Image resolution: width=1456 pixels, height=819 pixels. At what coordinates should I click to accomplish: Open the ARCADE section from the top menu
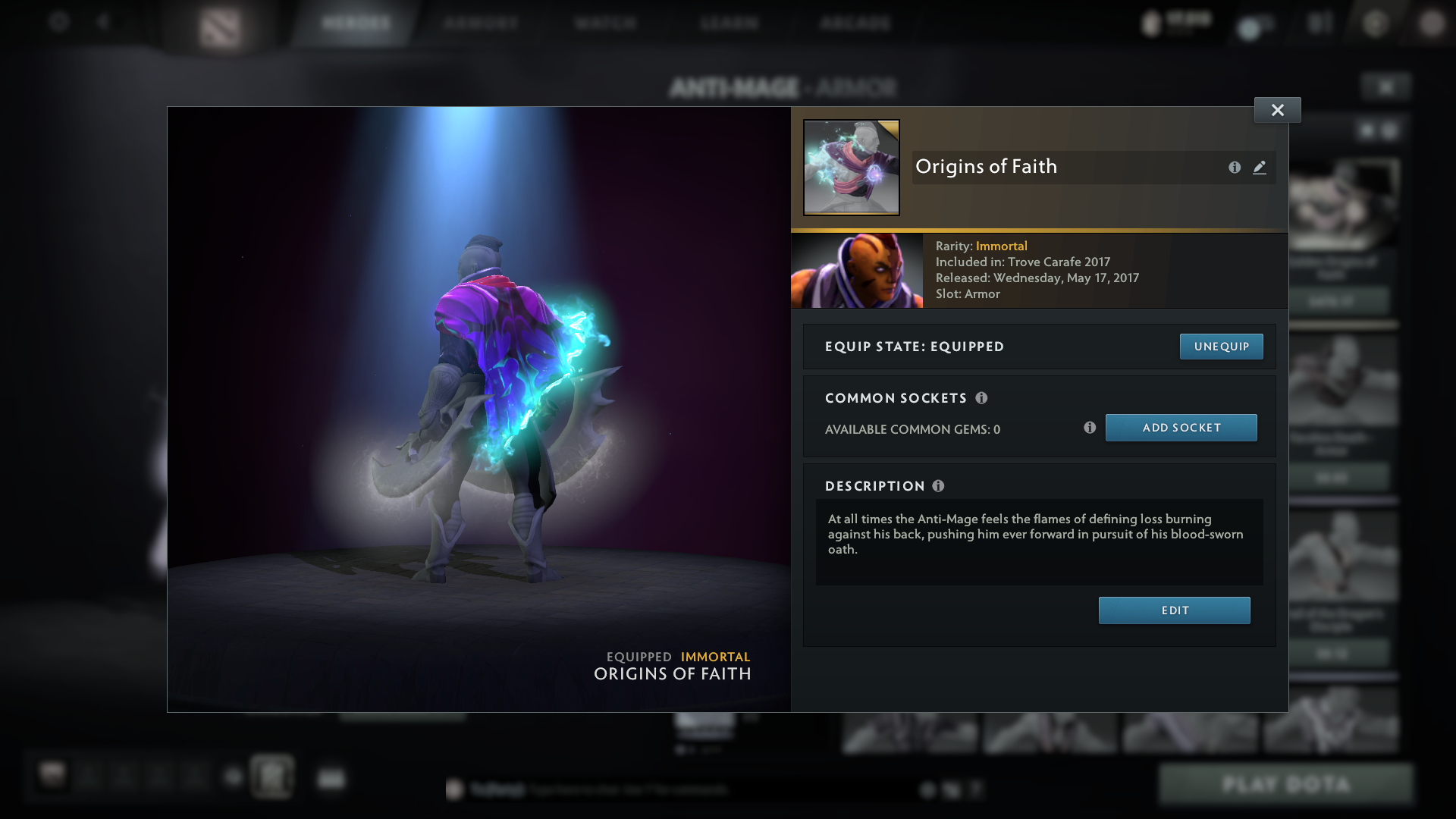(x=855, y=23)
